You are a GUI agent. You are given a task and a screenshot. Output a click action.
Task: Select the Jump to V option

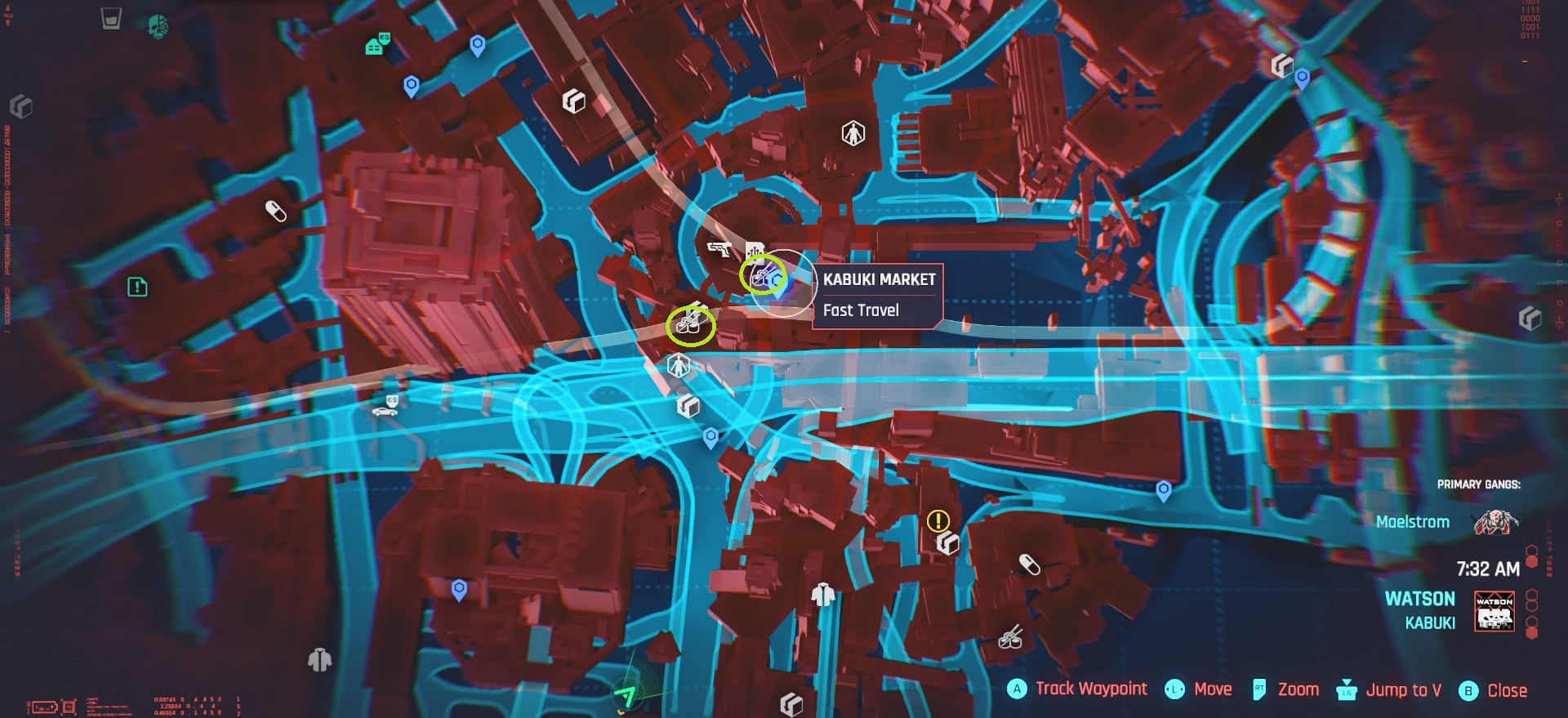click(x=1401, y=690)
